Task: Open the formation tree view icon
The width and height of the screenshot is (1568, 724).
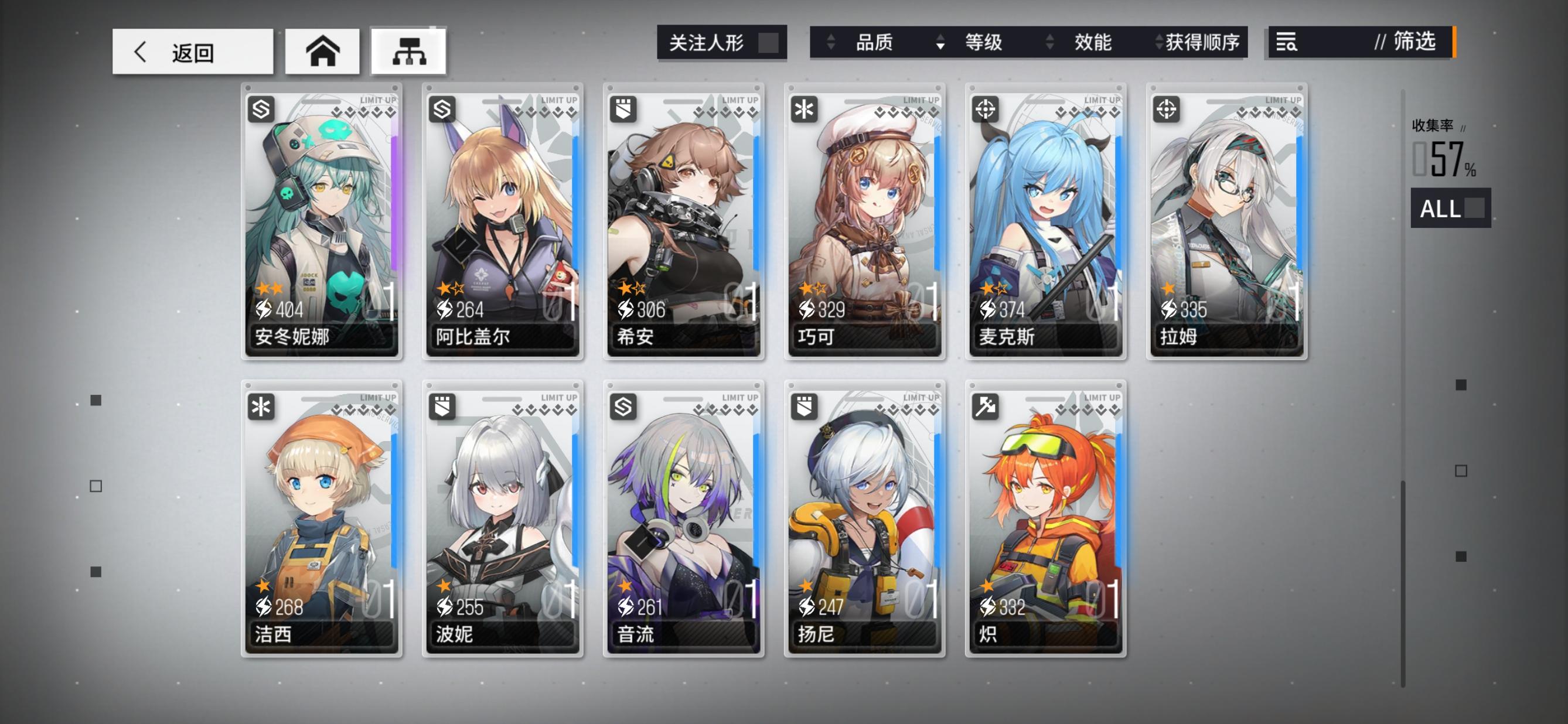Action: point(409,52)
